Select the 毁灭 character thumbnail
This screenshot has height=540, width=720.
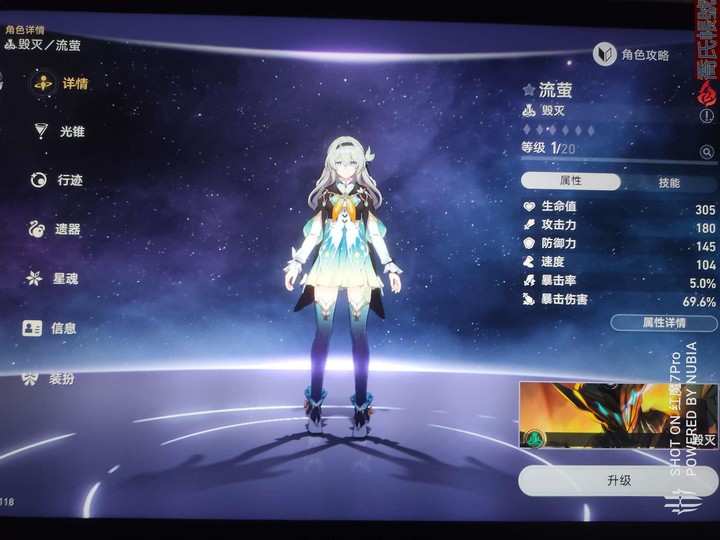coord(616,414)
